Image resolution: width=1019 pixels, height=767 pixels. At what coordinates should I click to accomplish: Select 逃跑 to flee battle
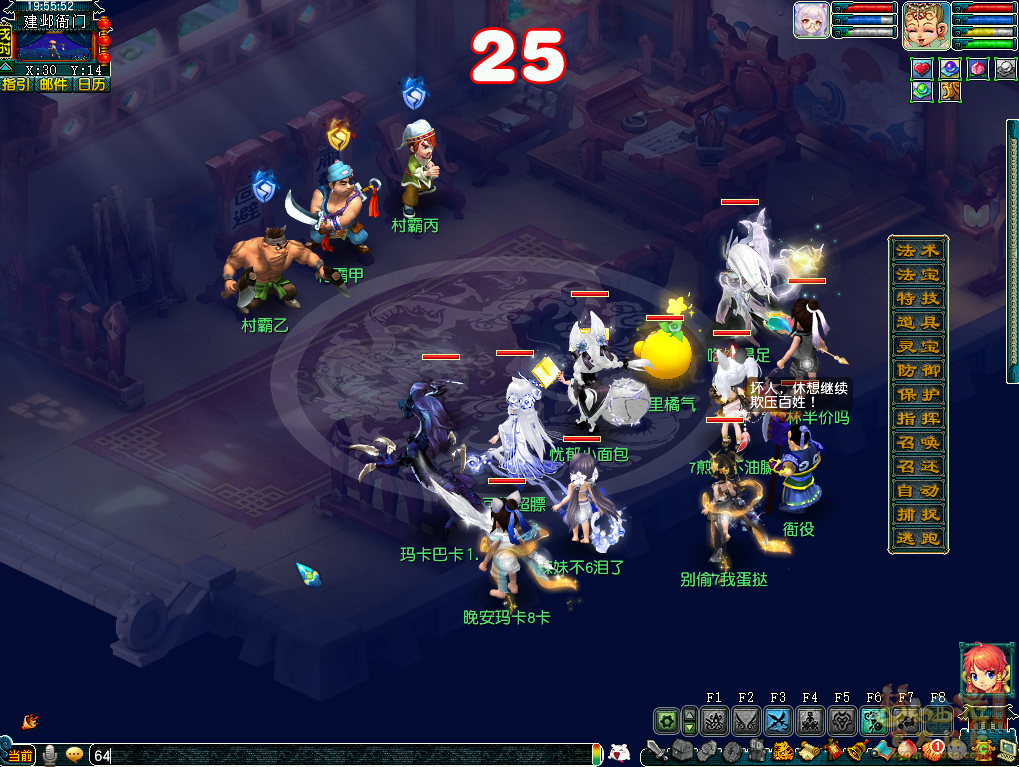tap(917, 538)
